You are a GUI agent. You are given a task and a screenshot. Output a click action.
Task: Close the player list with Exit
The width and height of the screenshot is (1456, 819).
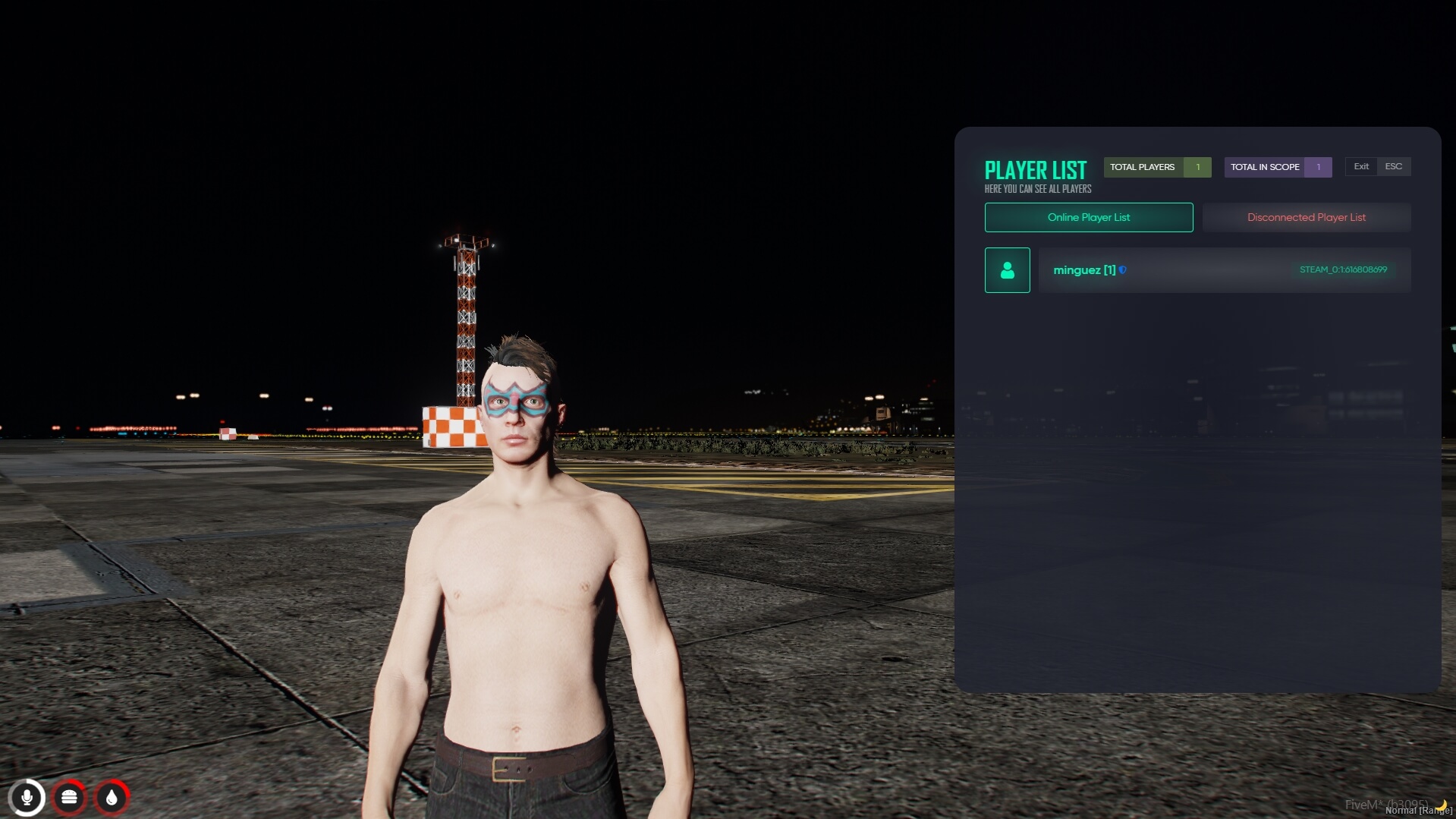(1361, 166)
